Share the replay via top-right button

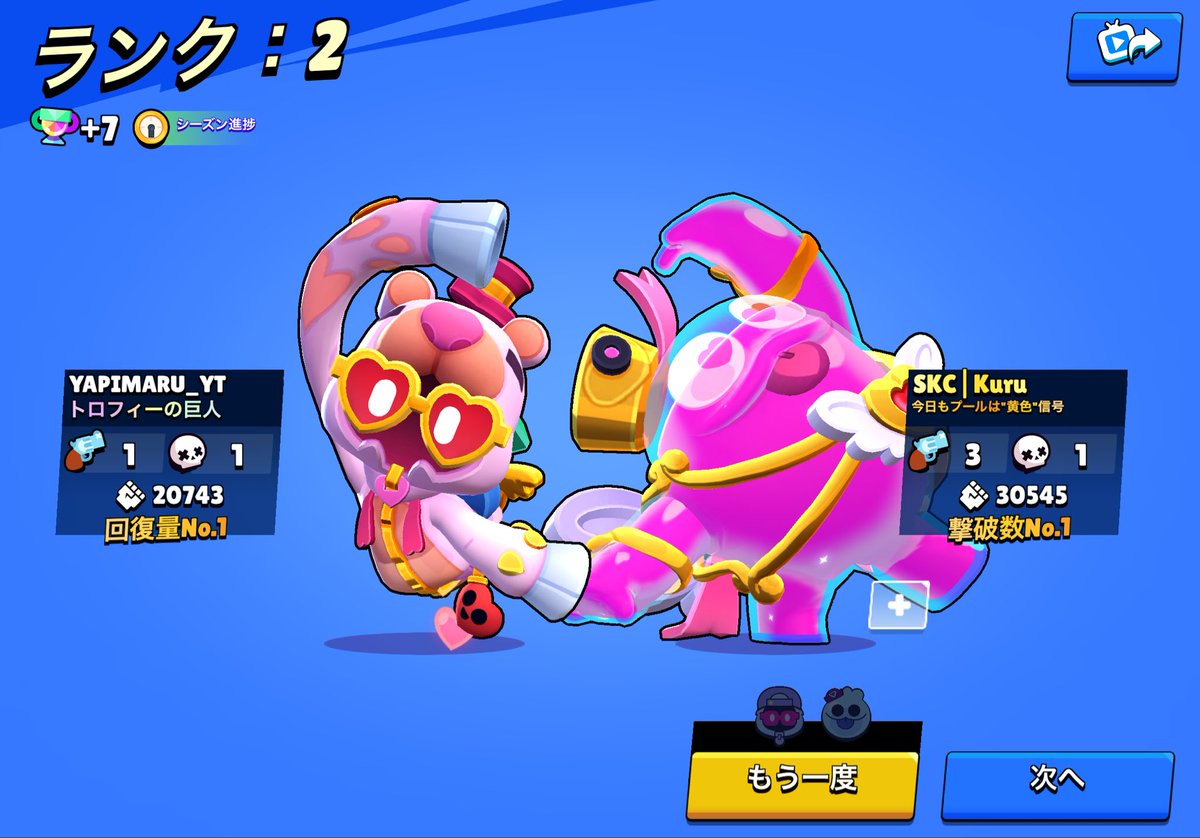(1125, 45)
